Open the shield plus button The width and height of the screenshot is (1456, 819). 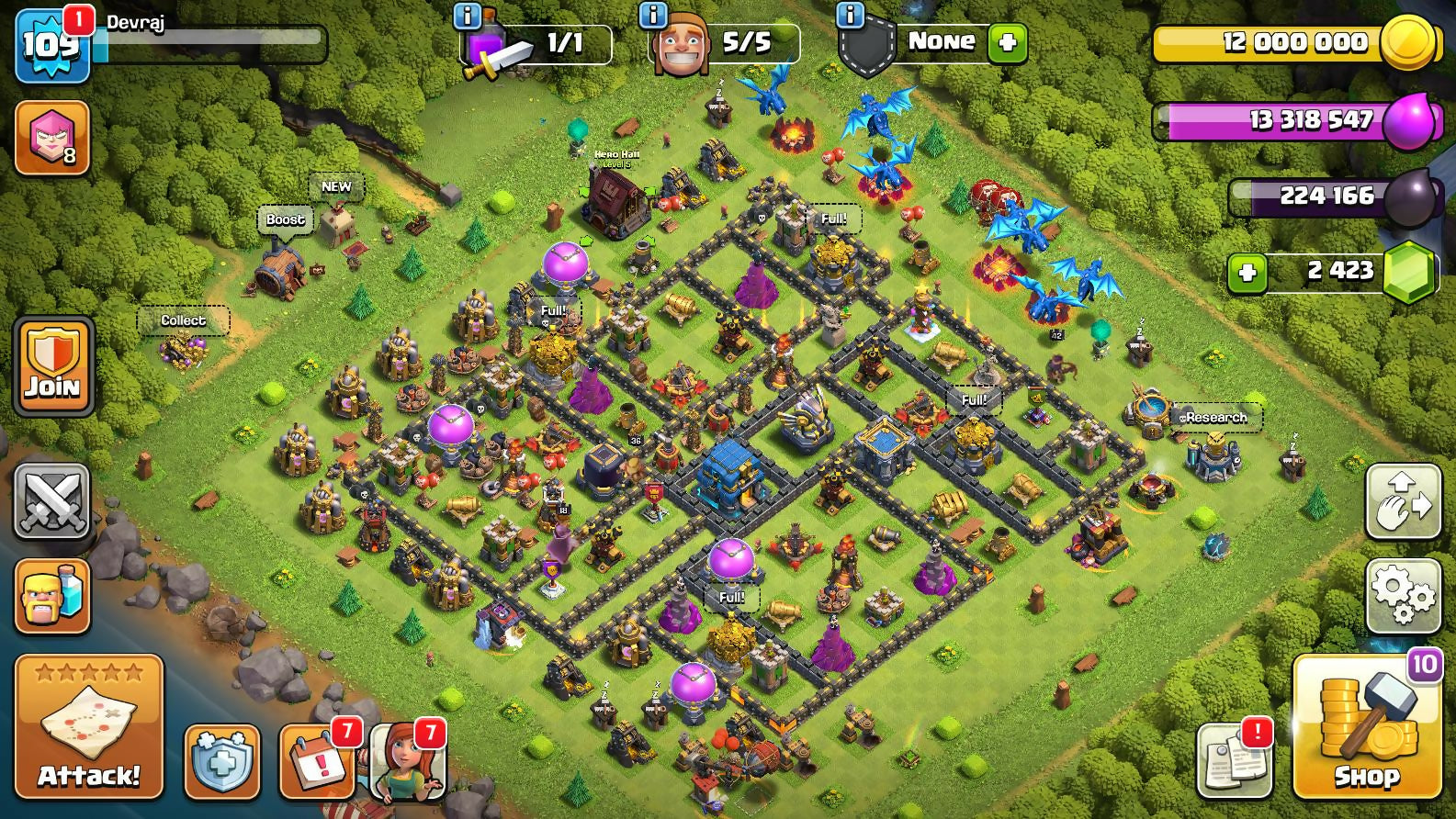click(221, 762)
